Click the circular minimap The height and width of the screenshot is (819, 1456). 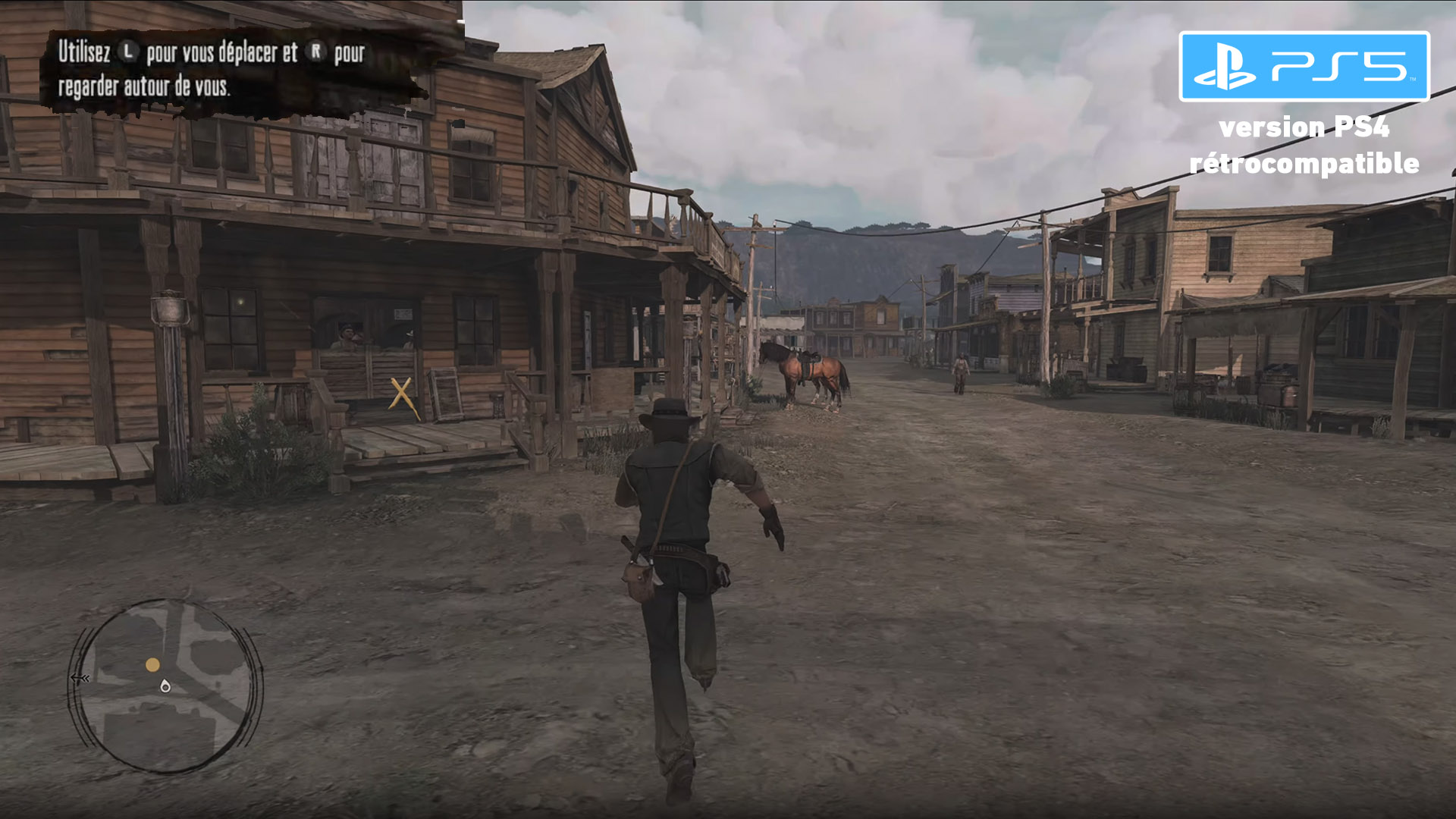167,686
